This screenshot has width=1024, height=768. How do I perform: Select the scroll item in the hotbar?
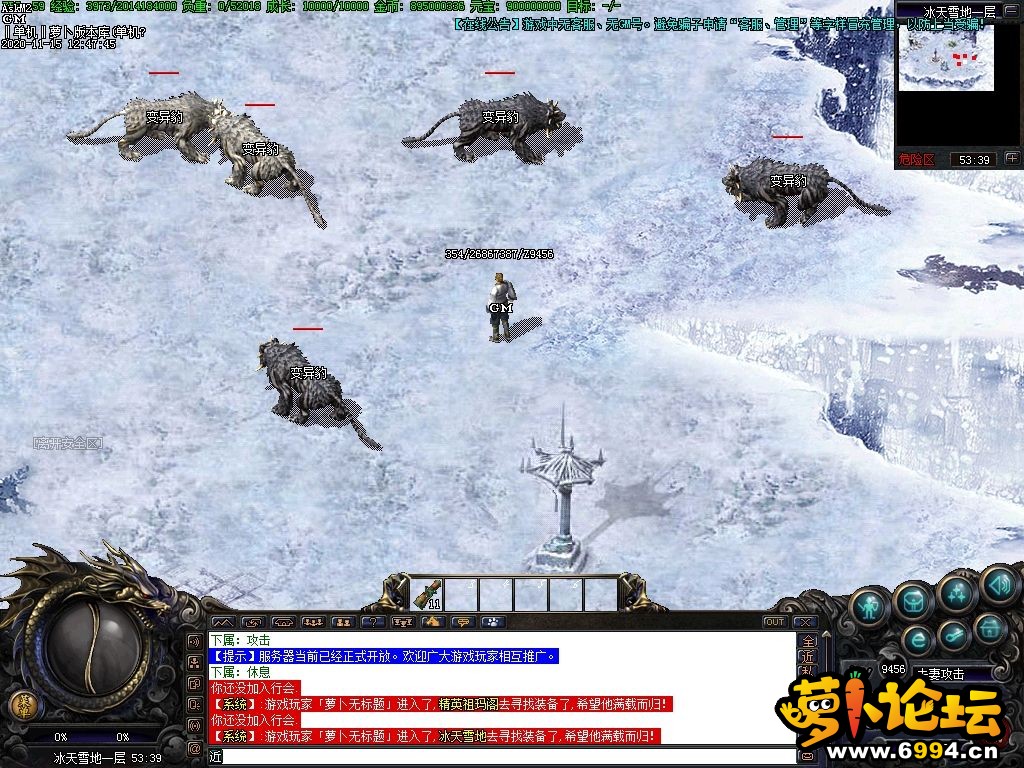(x=427, y=594)
